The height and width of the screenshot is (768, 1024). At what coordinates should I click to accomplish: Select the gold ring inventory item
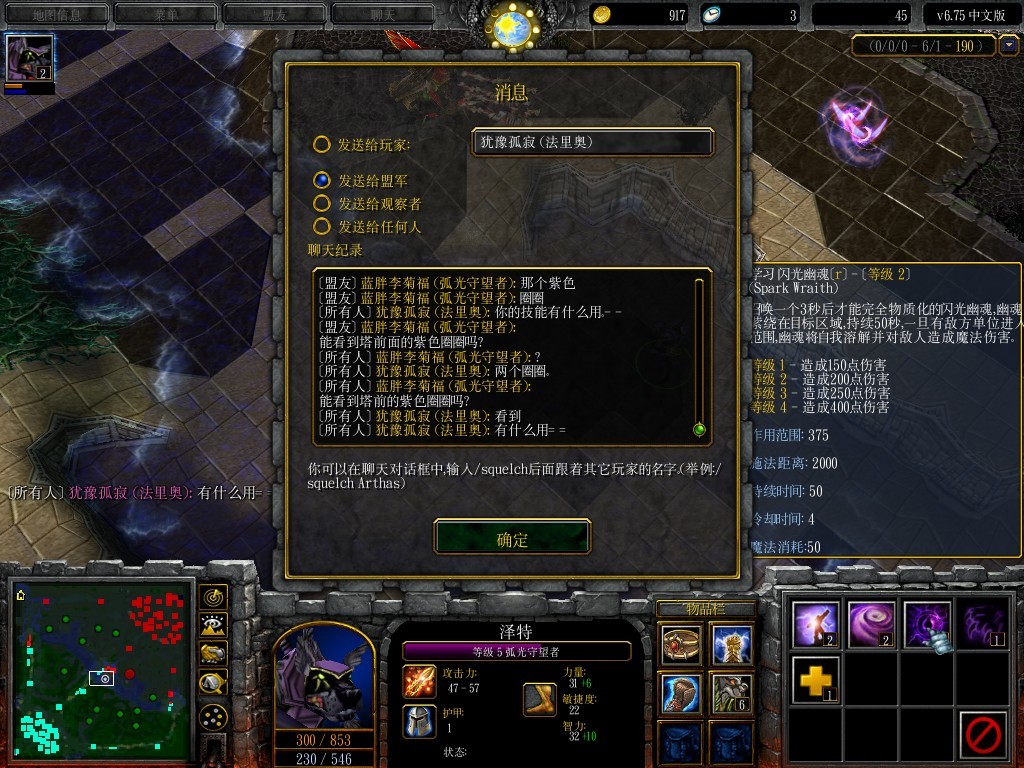(680, 644)
